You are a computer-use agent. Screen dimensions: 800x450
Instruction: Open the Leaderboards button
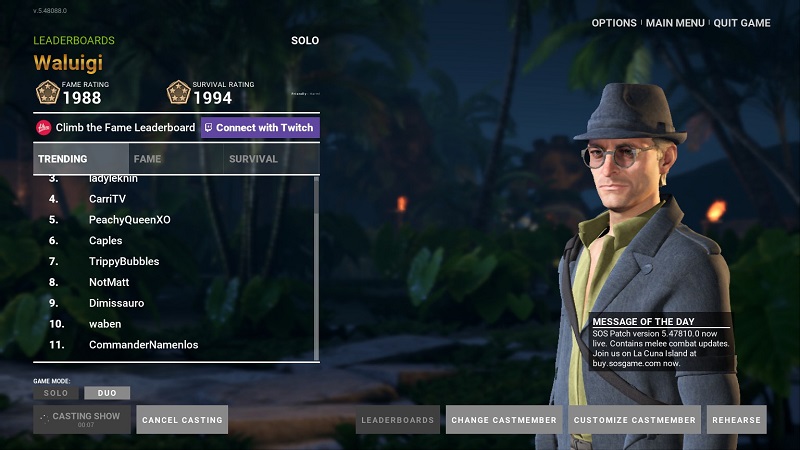pyautogui.click(x=398, y=420)
